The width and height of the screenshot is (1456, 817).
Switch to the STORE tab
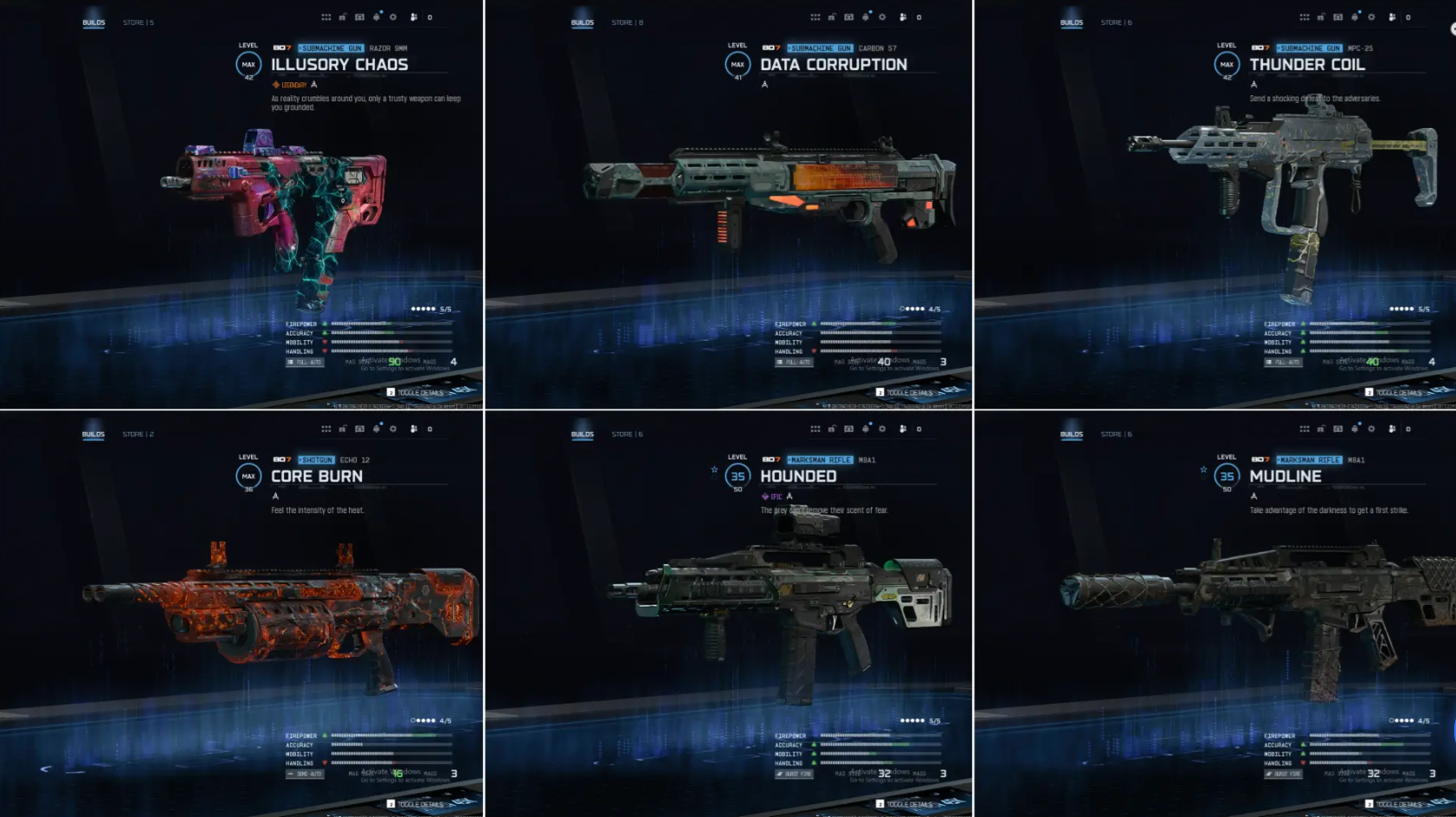point(134,23)
